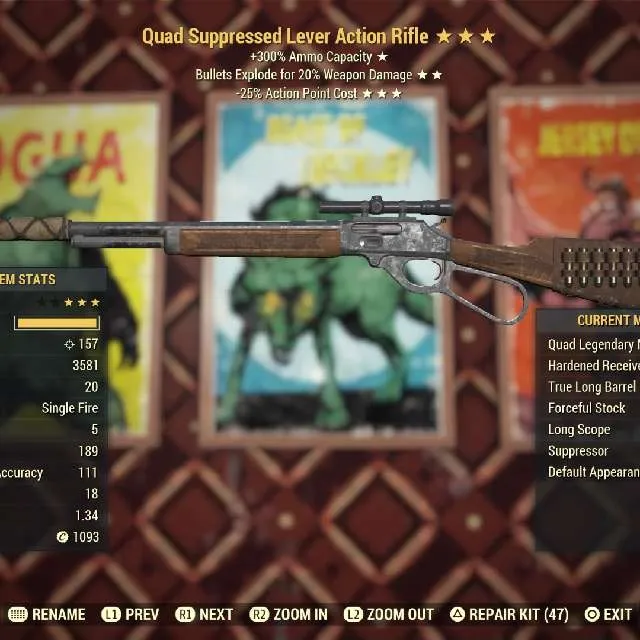Image resolution: width=640 pixels, height=640 pixels.
Task: Exit the weapon inspect screen
Action: [x=609, y=615]
